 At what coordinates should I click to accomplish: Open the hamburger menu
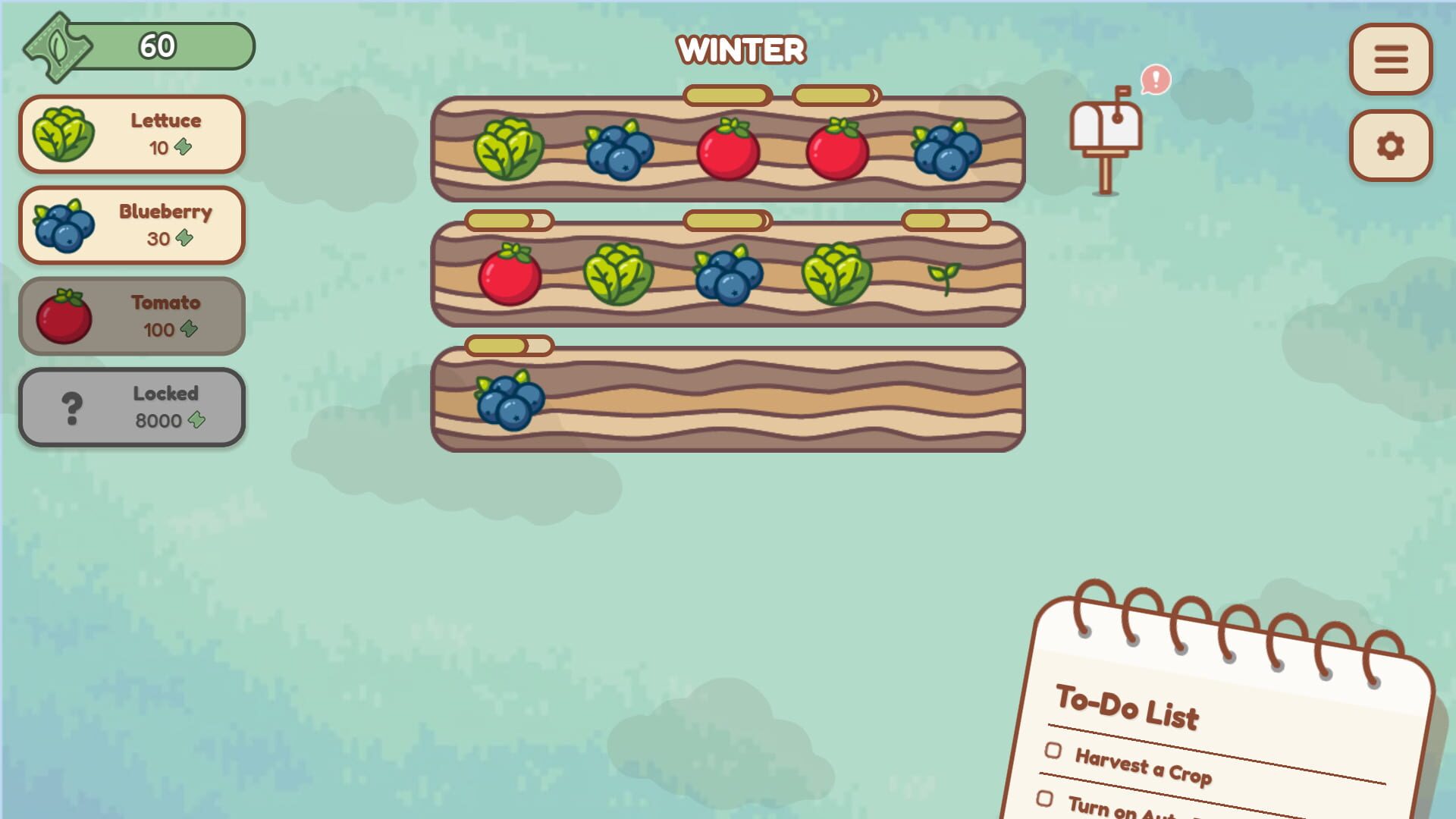pyautogui.click(x=1391, y=61)
